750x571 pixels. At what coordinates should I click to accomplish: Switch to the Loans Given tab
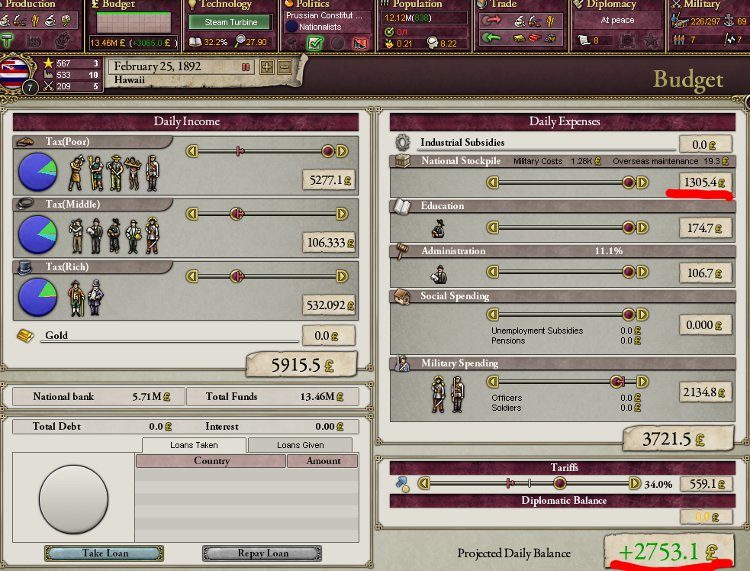pyautogui.click(x=299, y=445)
